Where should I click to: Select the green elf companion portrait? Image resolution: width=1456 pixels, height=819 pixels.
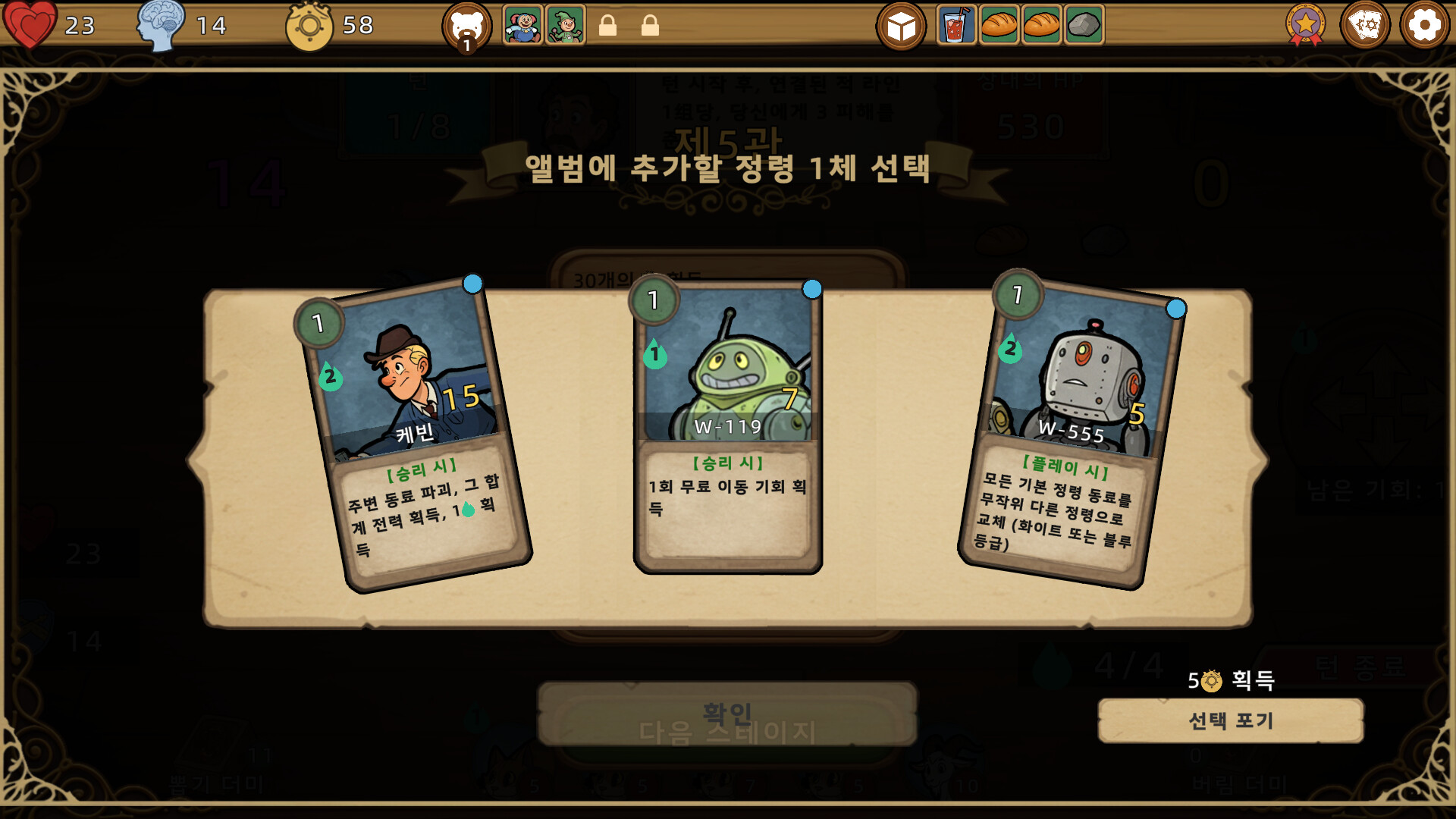[564, 23]
